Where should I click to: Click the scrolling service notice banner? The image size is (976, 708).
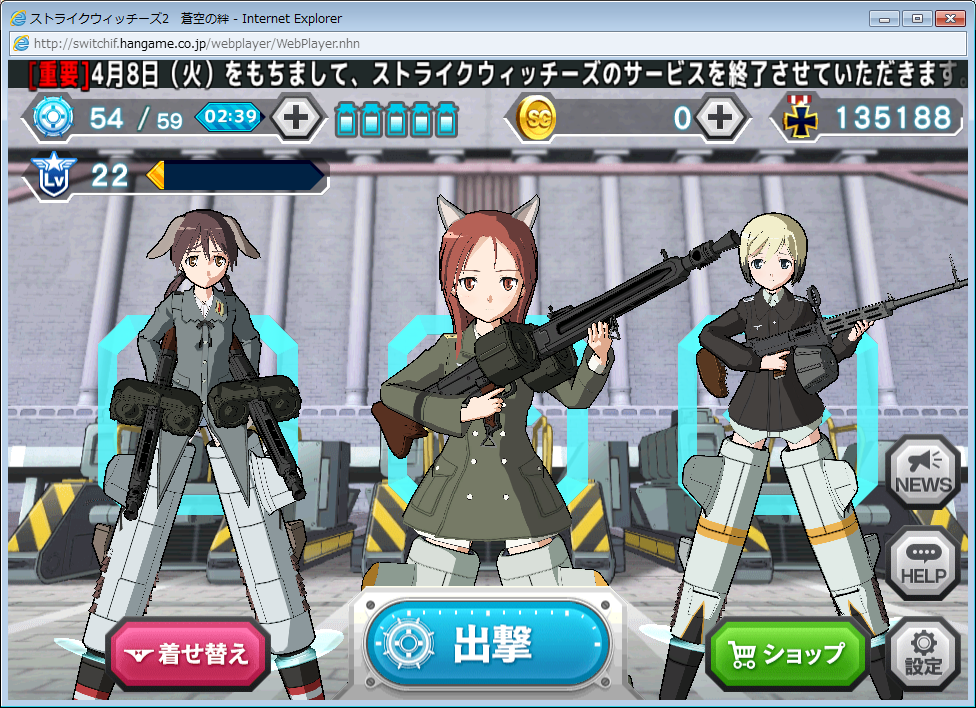click(x=488, y=74)
